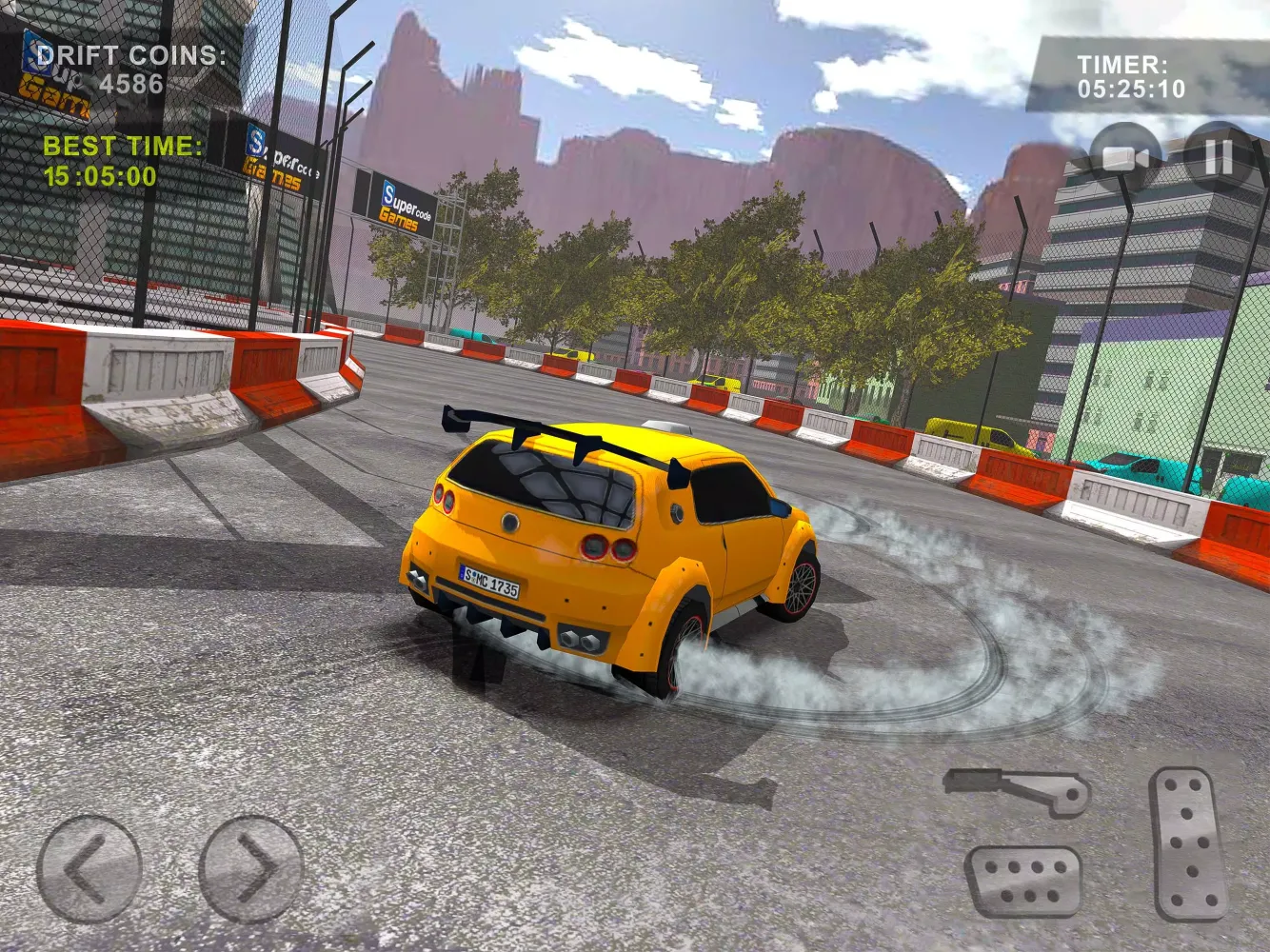1270x952 pixels.
Task: Click the license plate S-MC 1735
Action: point(491,580)
